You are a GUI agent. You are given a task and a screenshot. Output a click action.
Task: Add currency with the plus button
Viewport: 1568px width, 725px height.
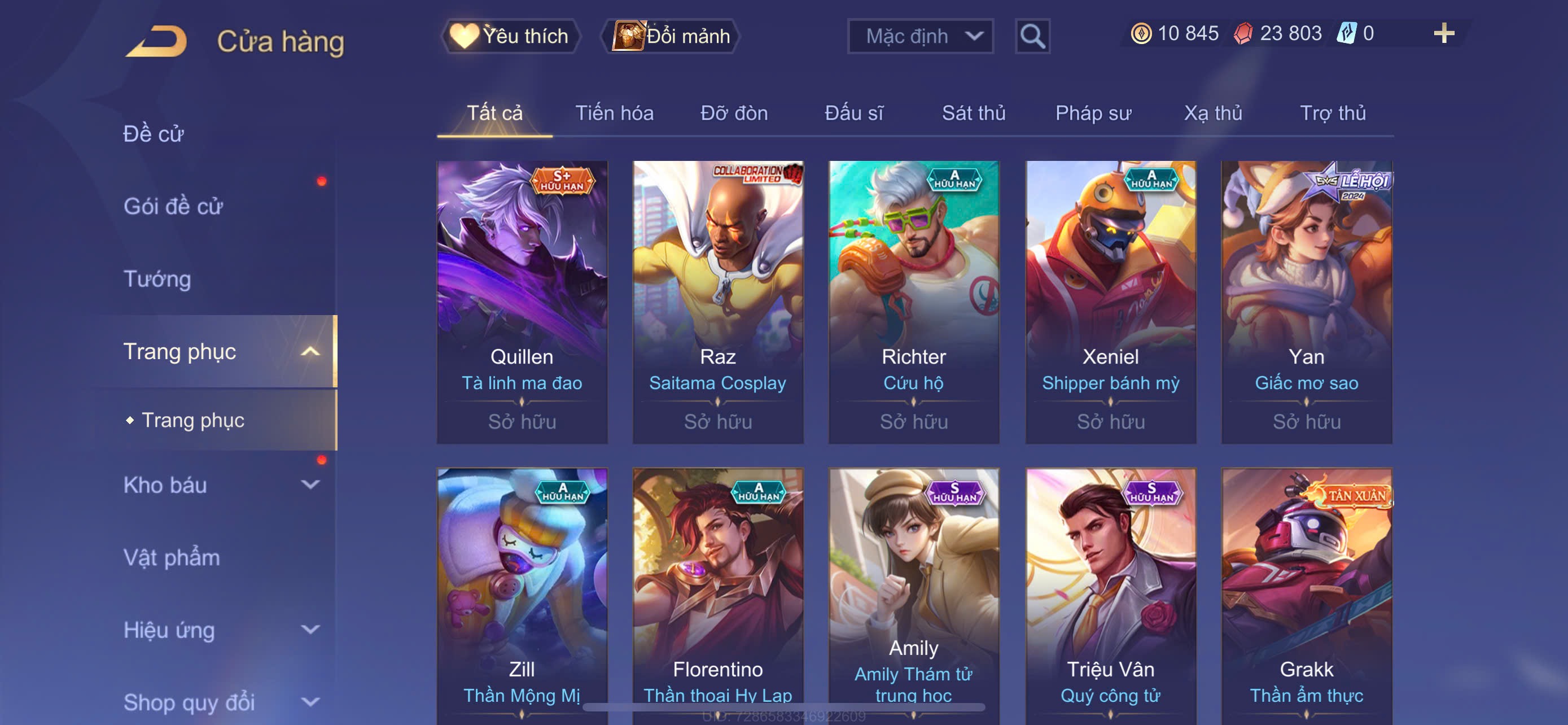(x=1443, y=33)
